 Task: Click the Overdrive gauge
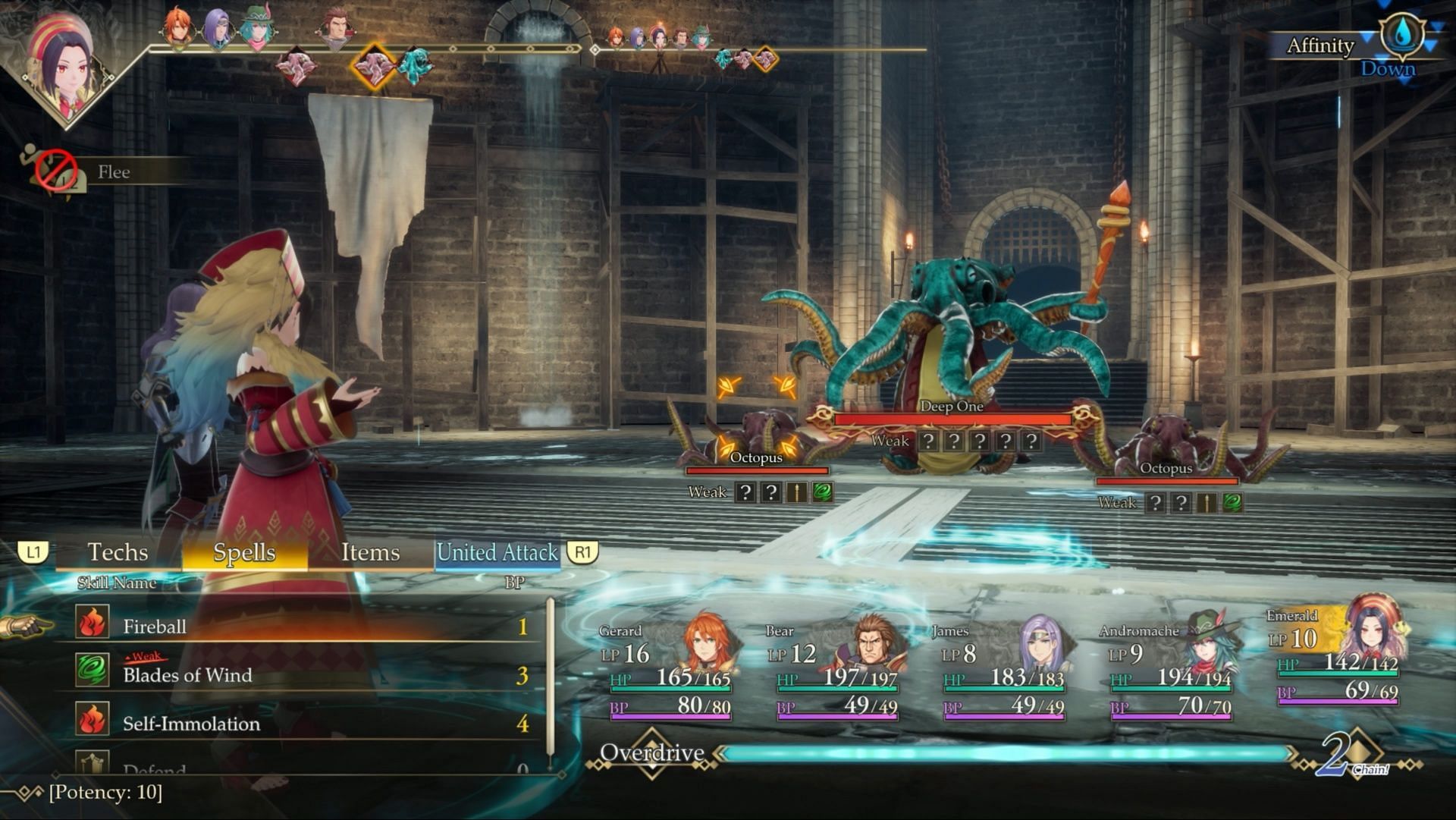point(1005,753)
